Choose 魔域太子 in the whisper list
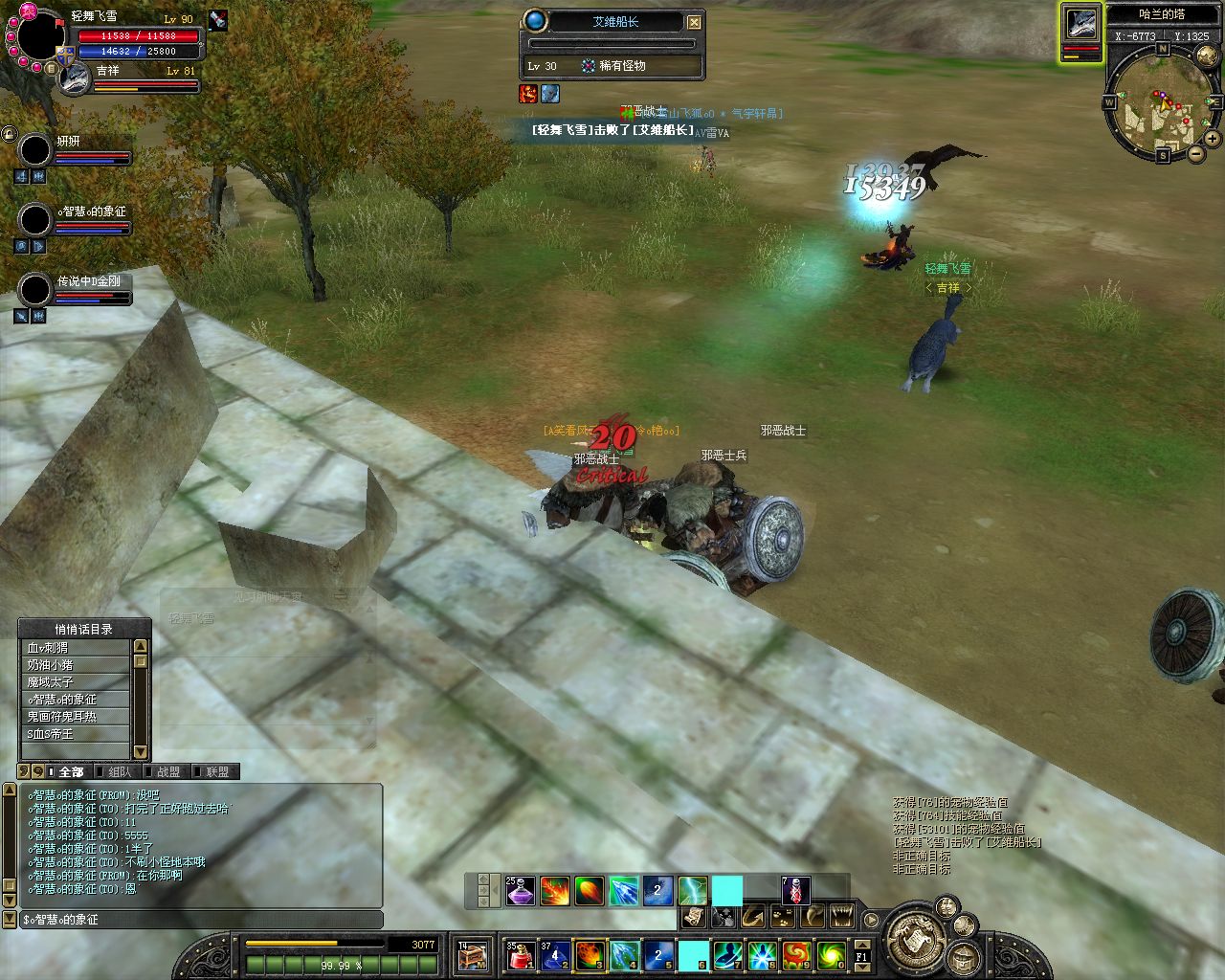 pyautogui.click(x=75, y=682)
